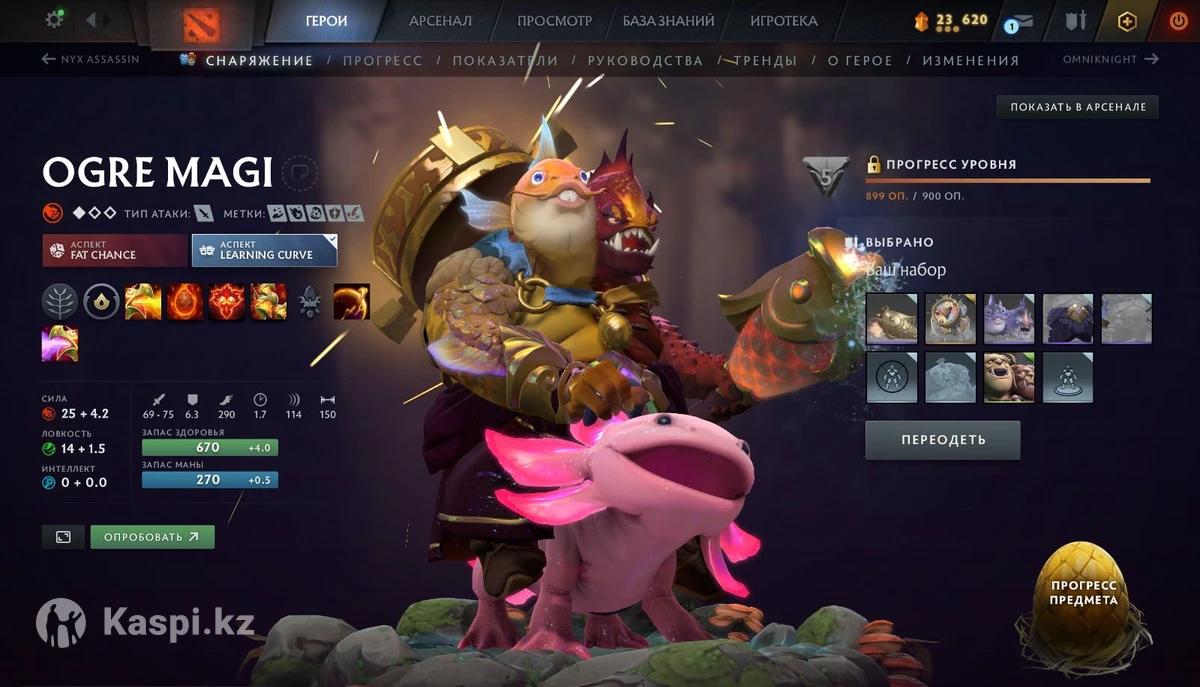
Task: Go to previous hero Nyx Assassin
Action: pos(91,59)
